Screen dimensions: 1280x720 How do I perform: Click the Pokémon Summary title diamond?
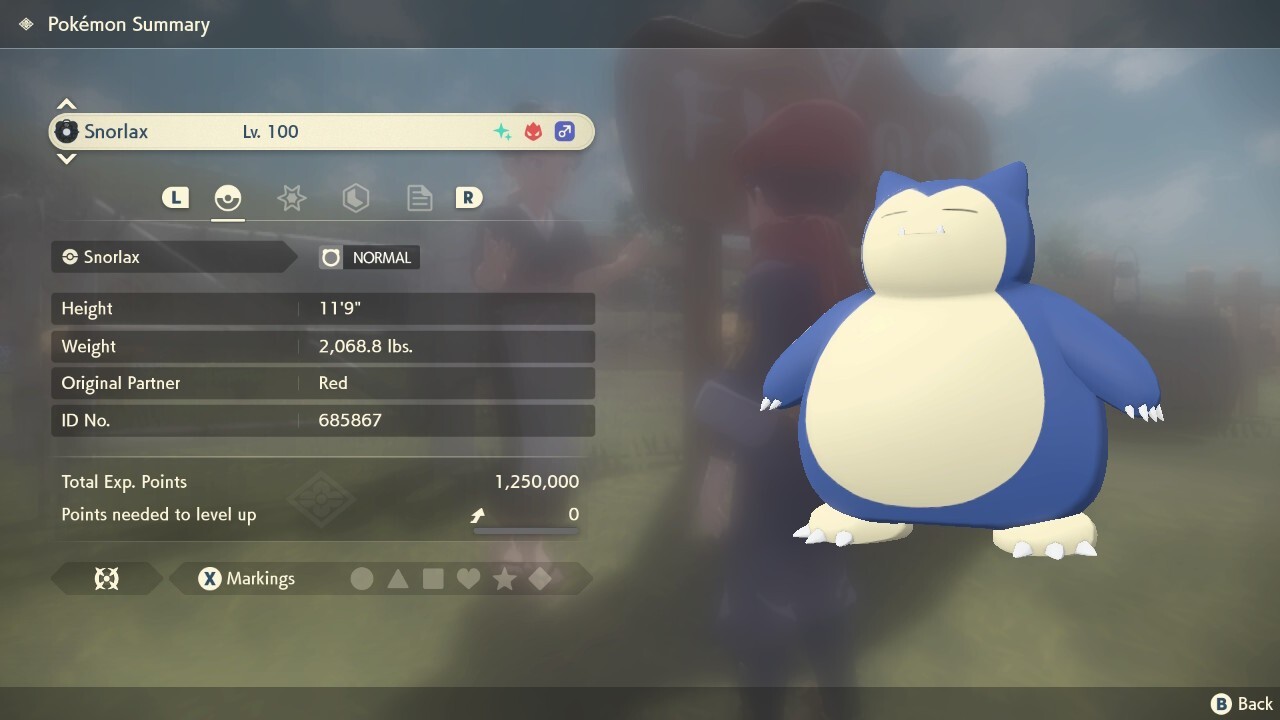pyautogui.click(x=26, y=23)
